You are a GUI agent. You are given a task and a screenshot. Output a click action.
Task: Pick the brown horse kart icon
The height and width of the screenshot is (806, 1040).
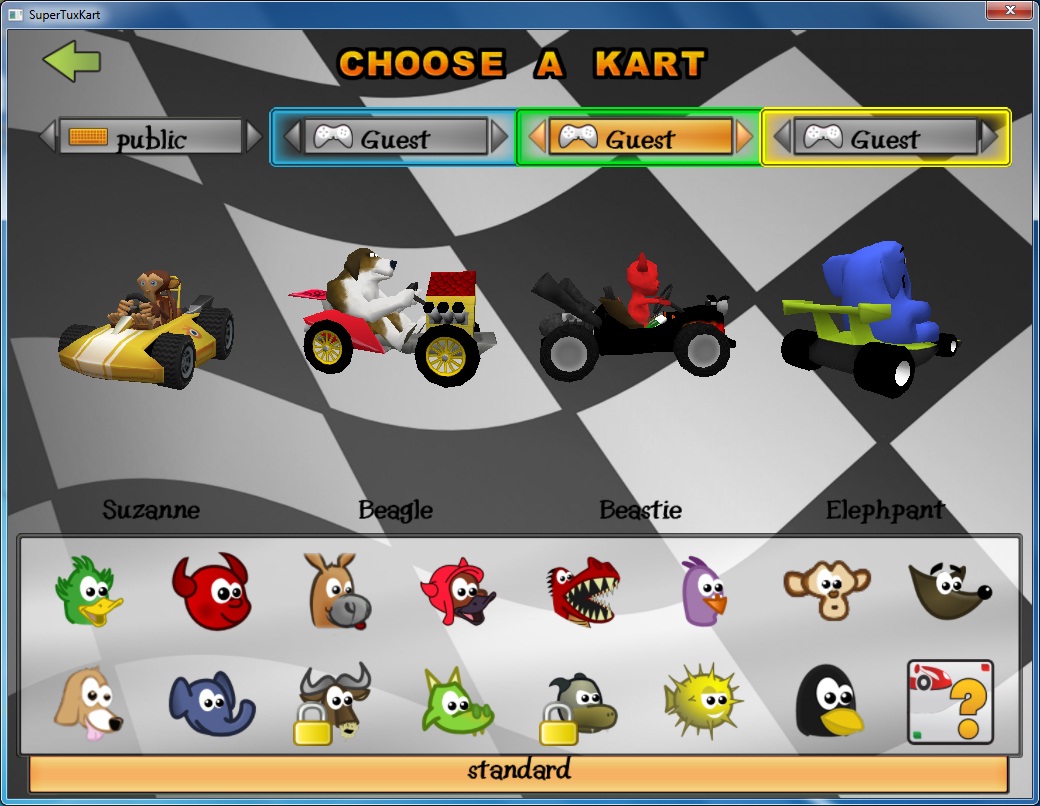[x=339, y=590]
